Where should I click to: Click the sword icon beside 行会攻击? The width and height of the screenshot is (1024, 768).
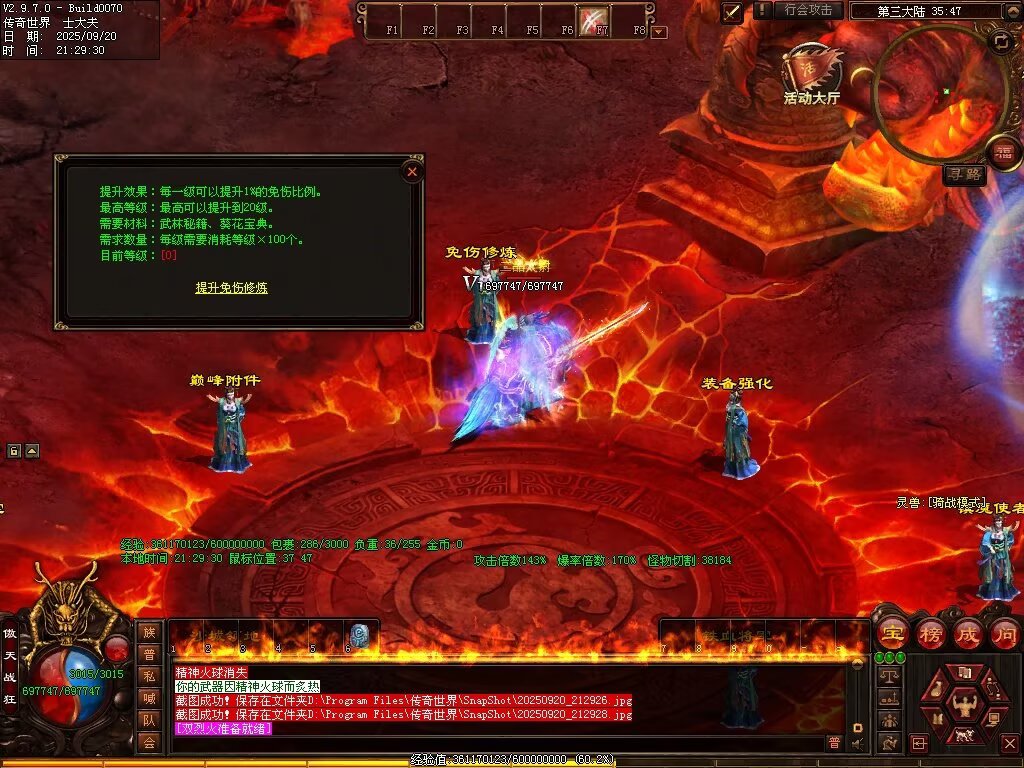732,12
